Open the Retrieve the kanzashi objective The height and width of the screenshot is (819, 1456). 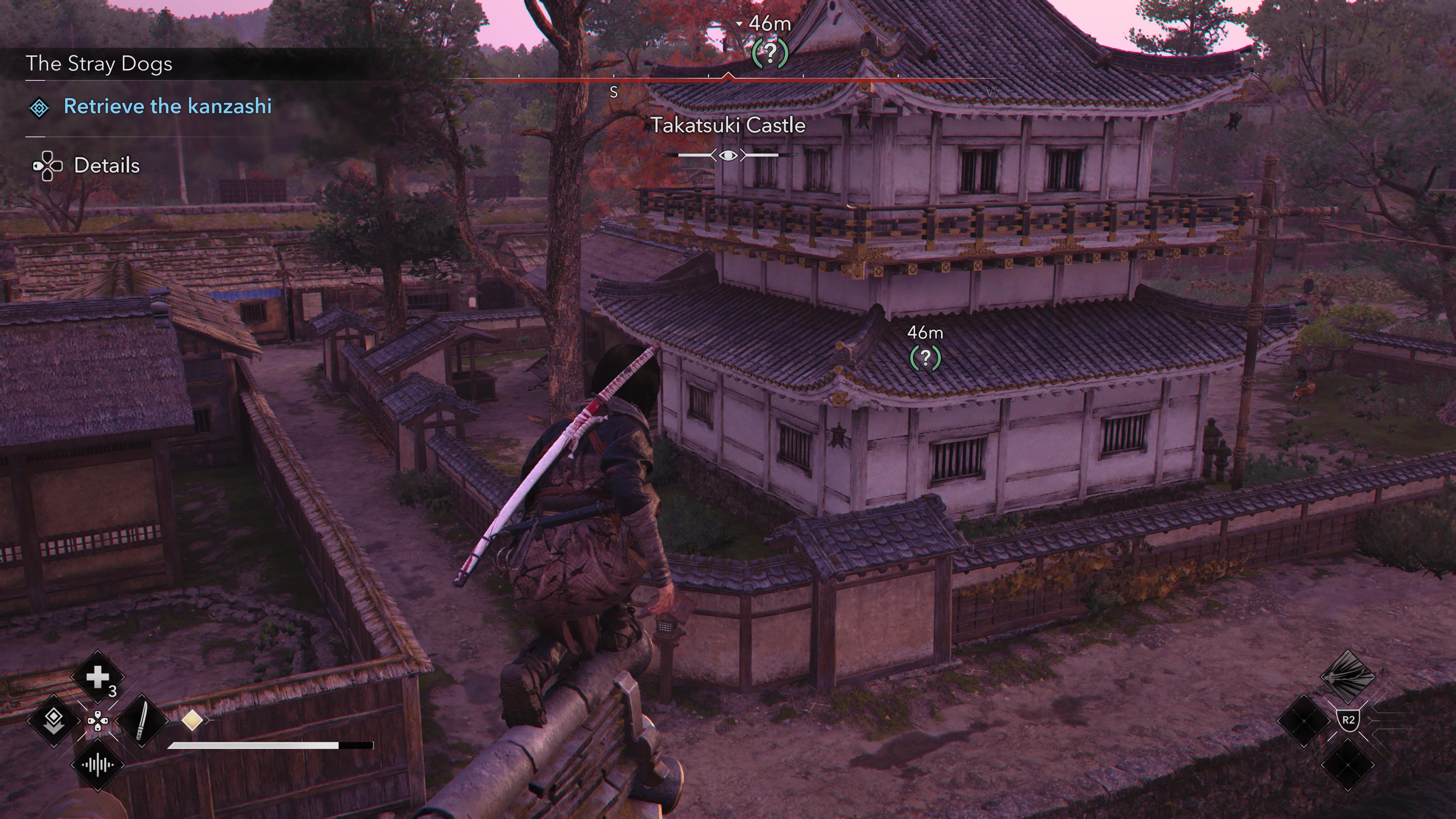[167, 106]
